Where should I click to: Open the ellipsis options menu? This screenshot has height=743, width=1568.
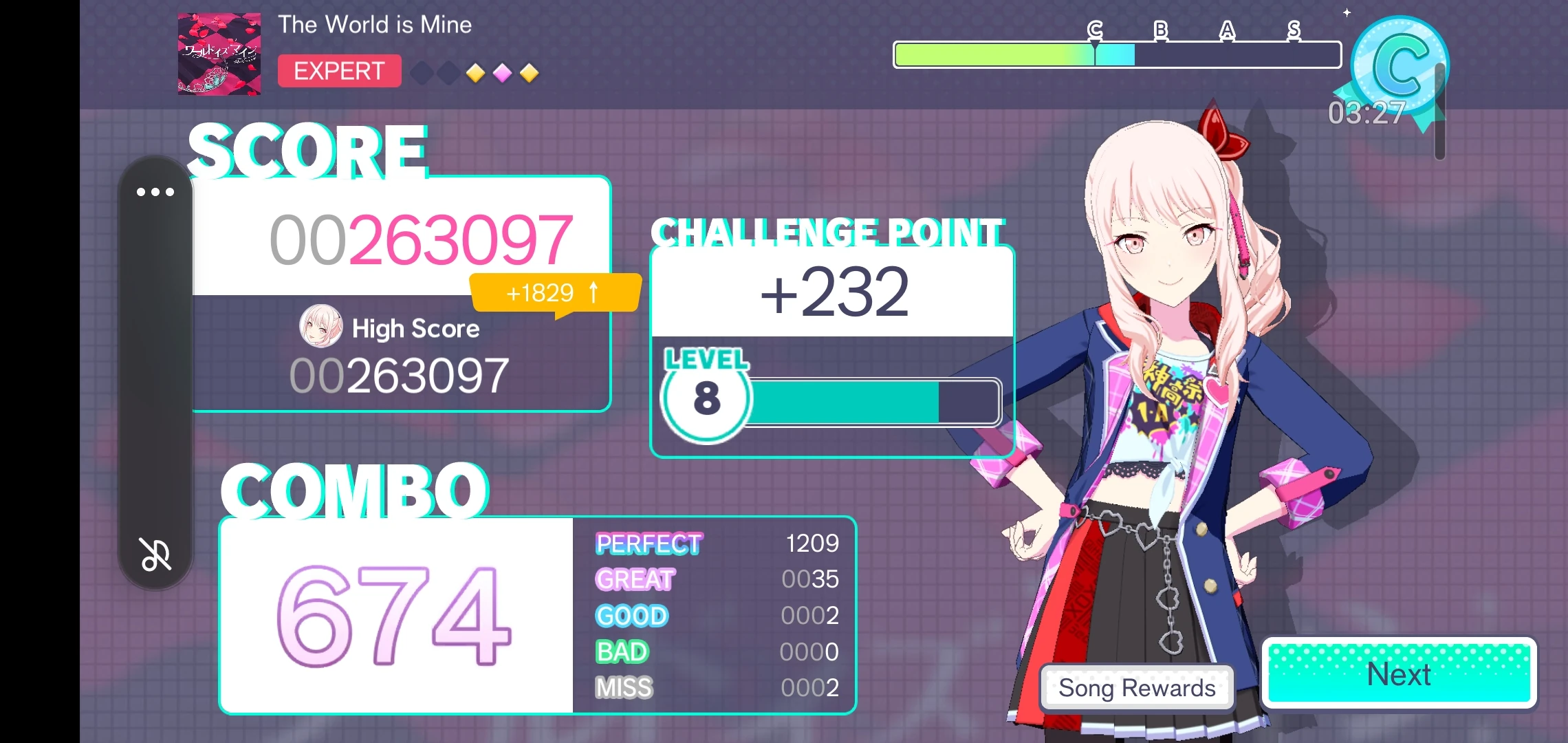156,191
